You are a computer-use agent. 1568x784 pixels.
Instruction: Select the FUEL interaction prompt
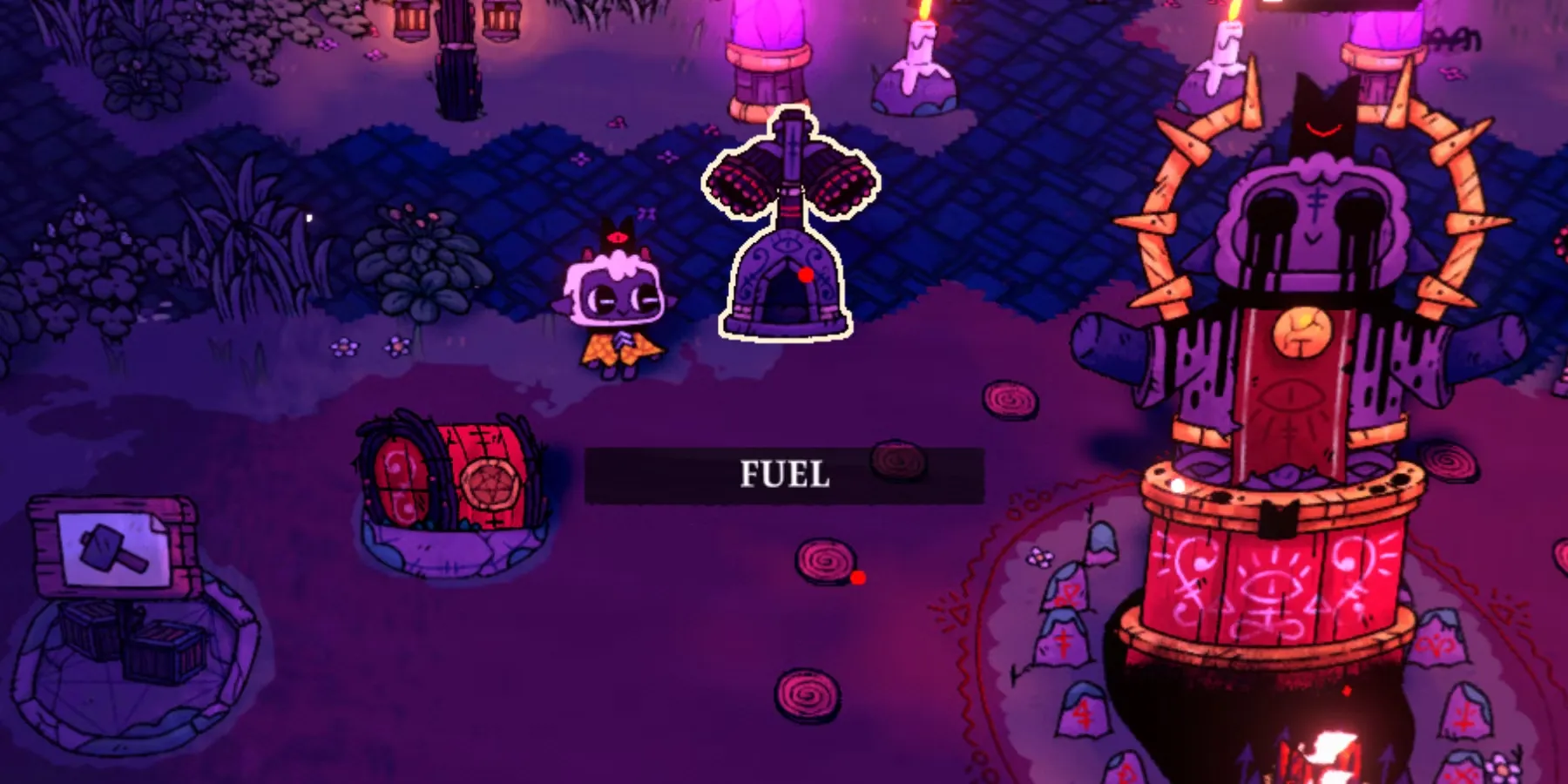[784, 475]
